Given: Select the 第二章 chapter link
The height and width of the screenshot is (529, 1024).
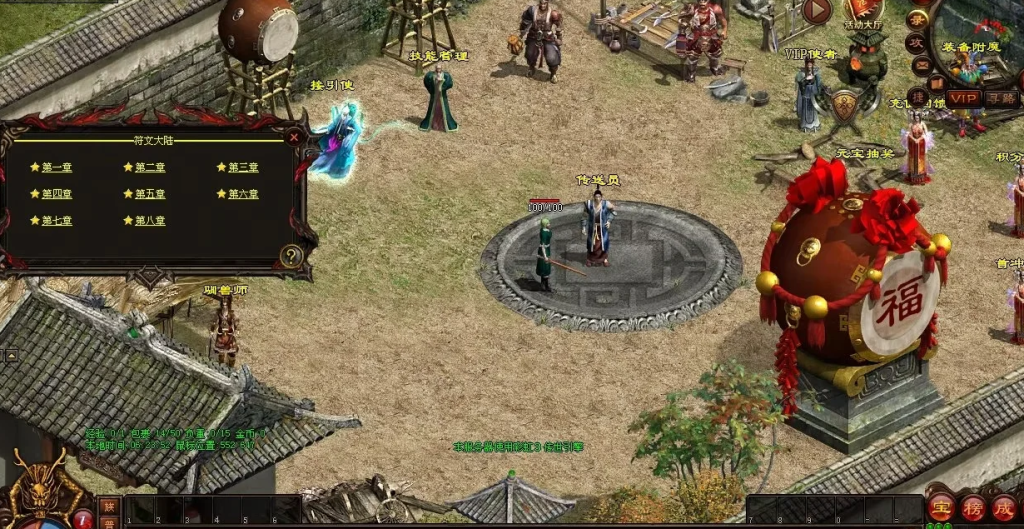Looking at the screenshot, I should 150,167.
